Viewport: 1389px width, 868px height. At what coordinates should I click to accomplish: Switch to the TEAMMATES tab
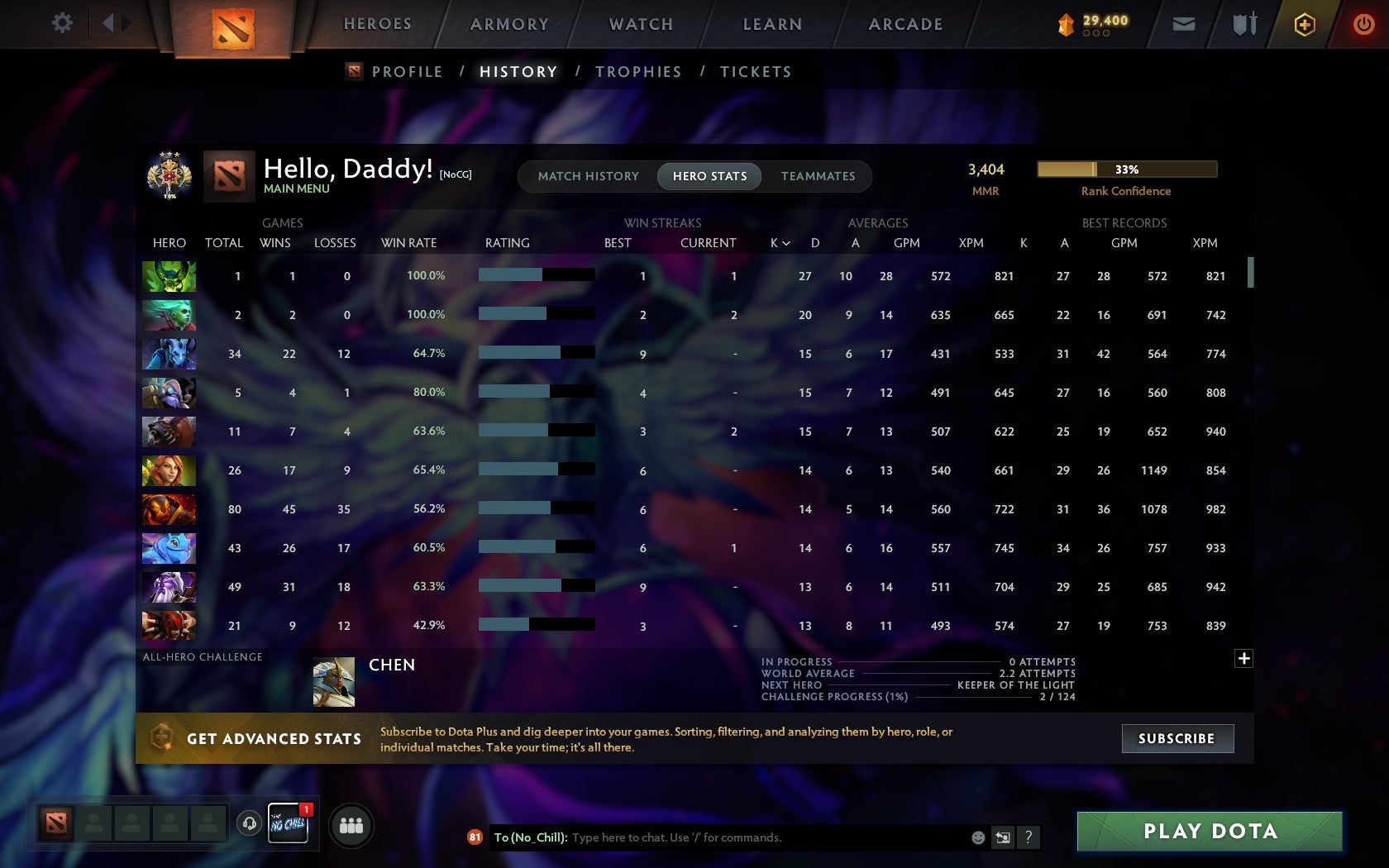pos(818,176)
